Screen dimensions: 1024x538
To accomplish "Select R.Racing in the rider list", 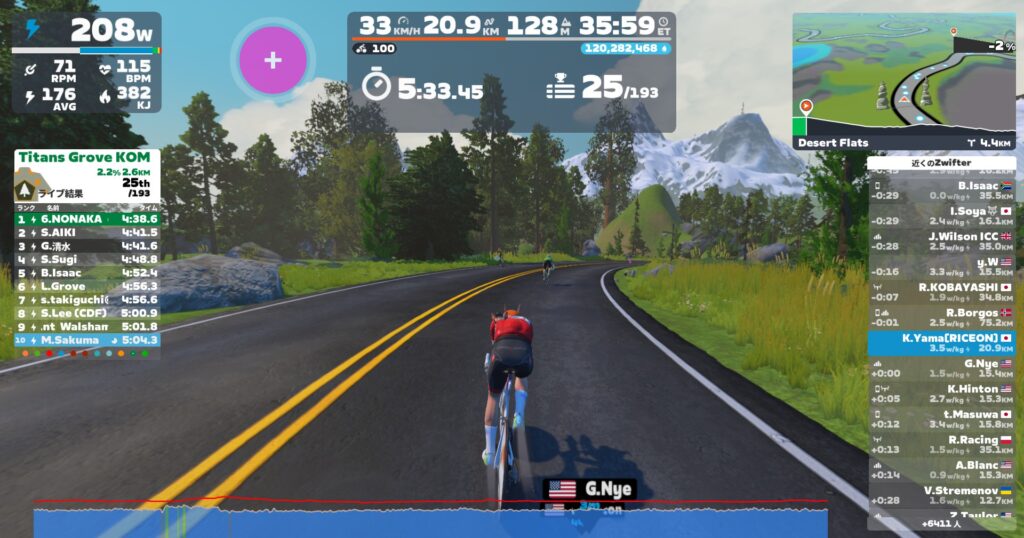I will pyautogui.click(x=941, y=445).
